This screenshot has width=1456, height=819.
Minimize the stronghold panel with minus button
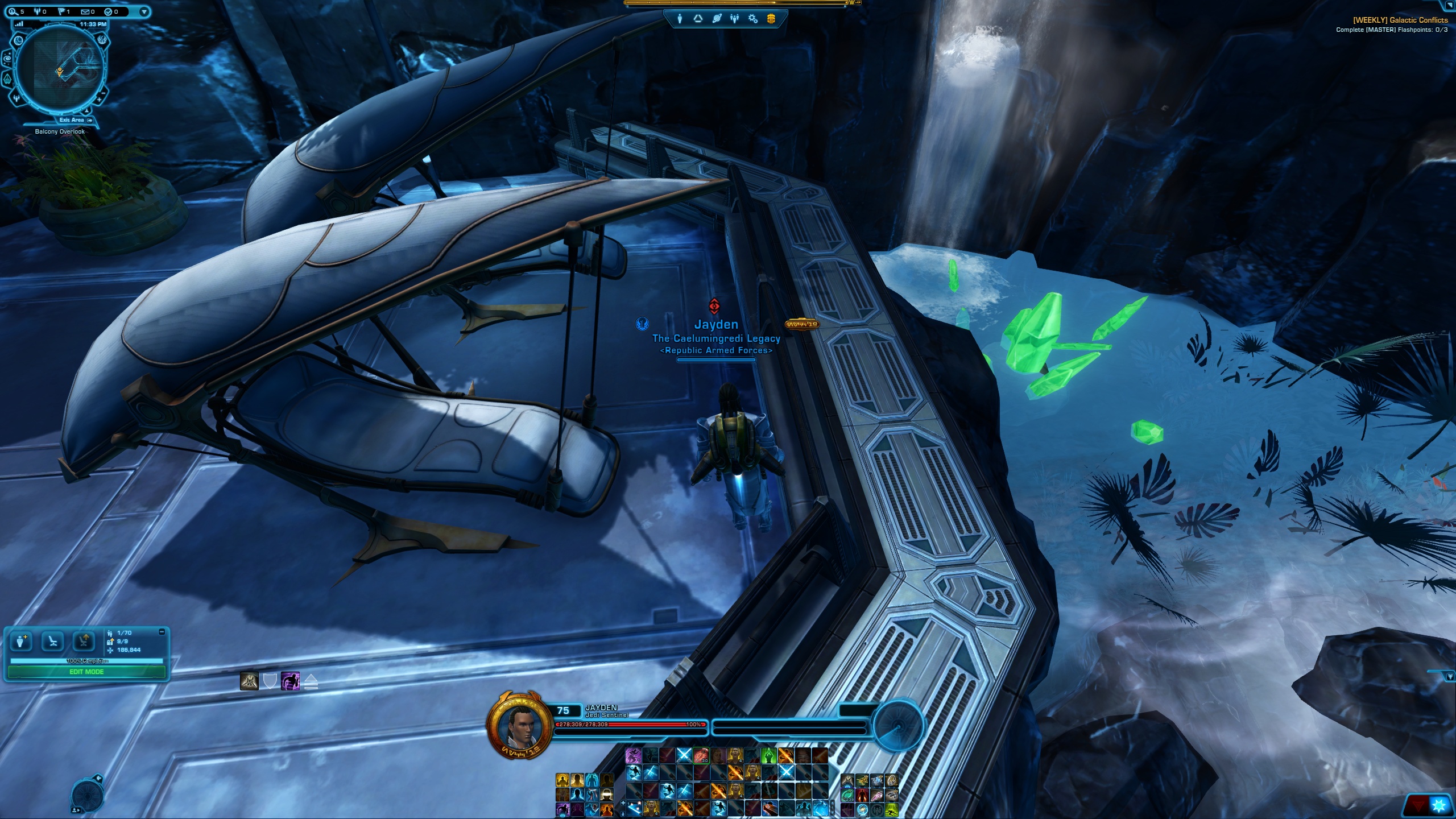[162, 632]
